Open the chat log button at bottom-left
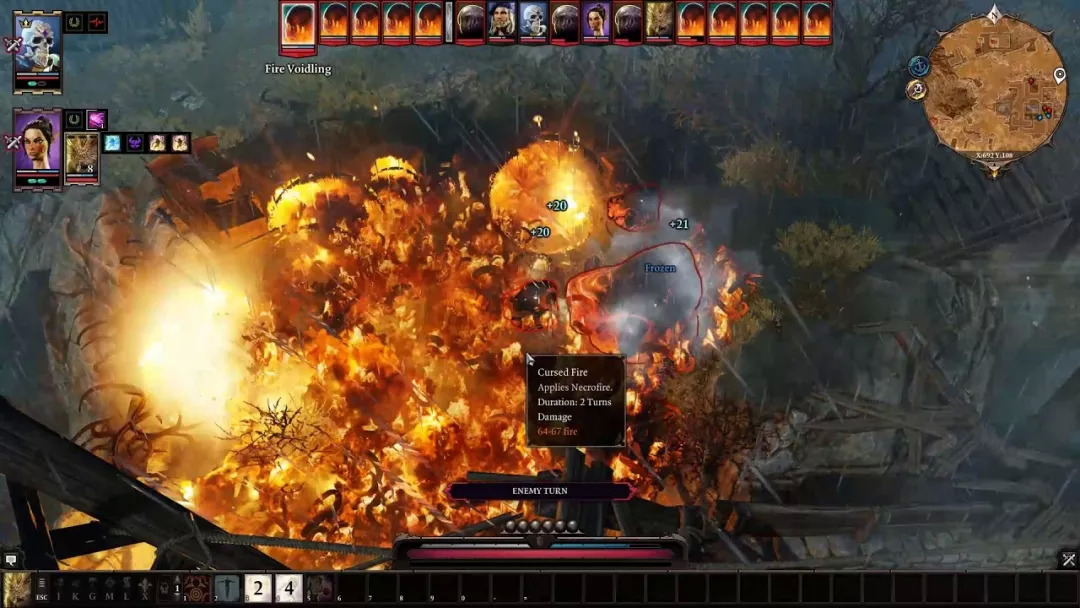1080x608 pixels. 11,560
